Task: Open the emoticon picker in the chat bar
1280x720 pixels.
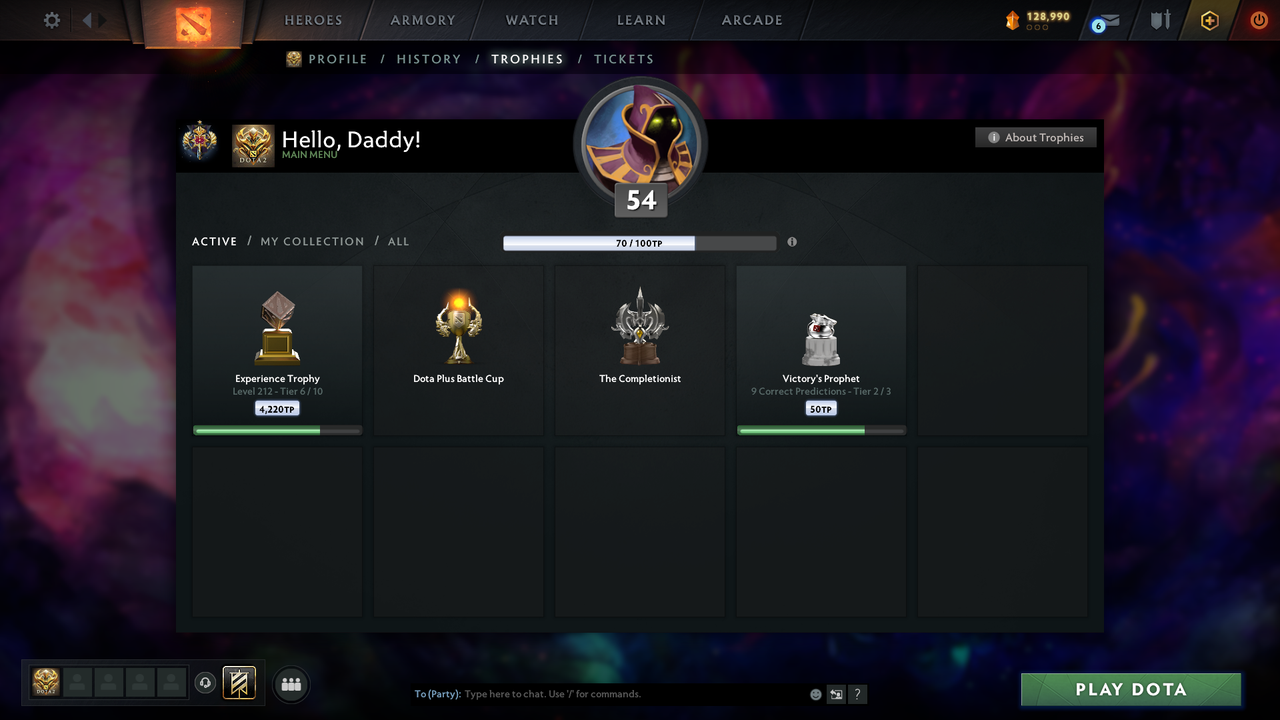Action: tap(815, 694)
